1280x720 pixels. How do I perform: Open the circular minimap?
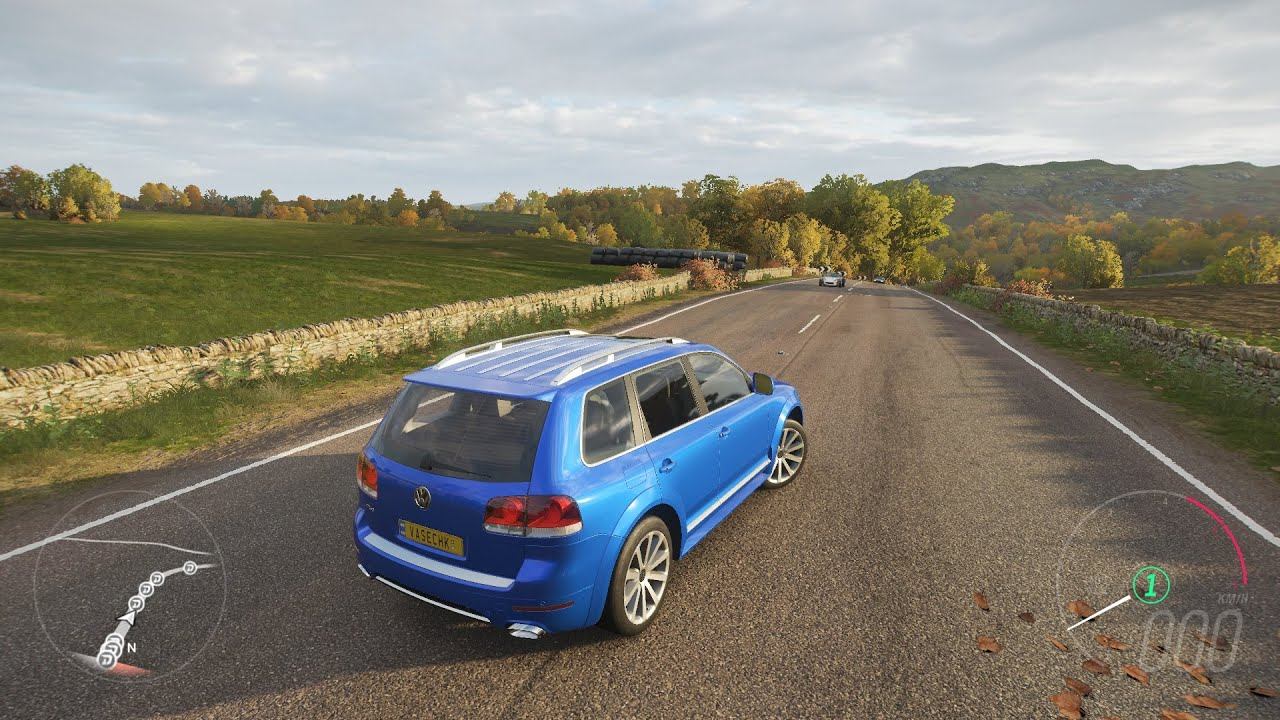coord(129,586)
